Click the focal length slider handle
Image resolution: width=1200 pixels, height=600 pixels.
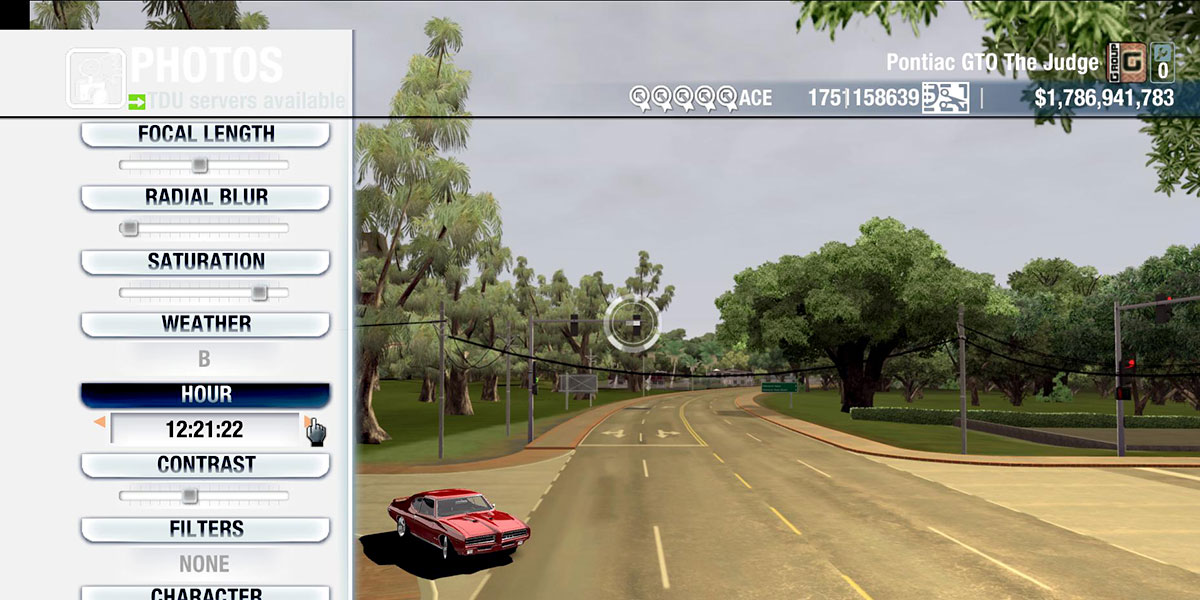200,165
